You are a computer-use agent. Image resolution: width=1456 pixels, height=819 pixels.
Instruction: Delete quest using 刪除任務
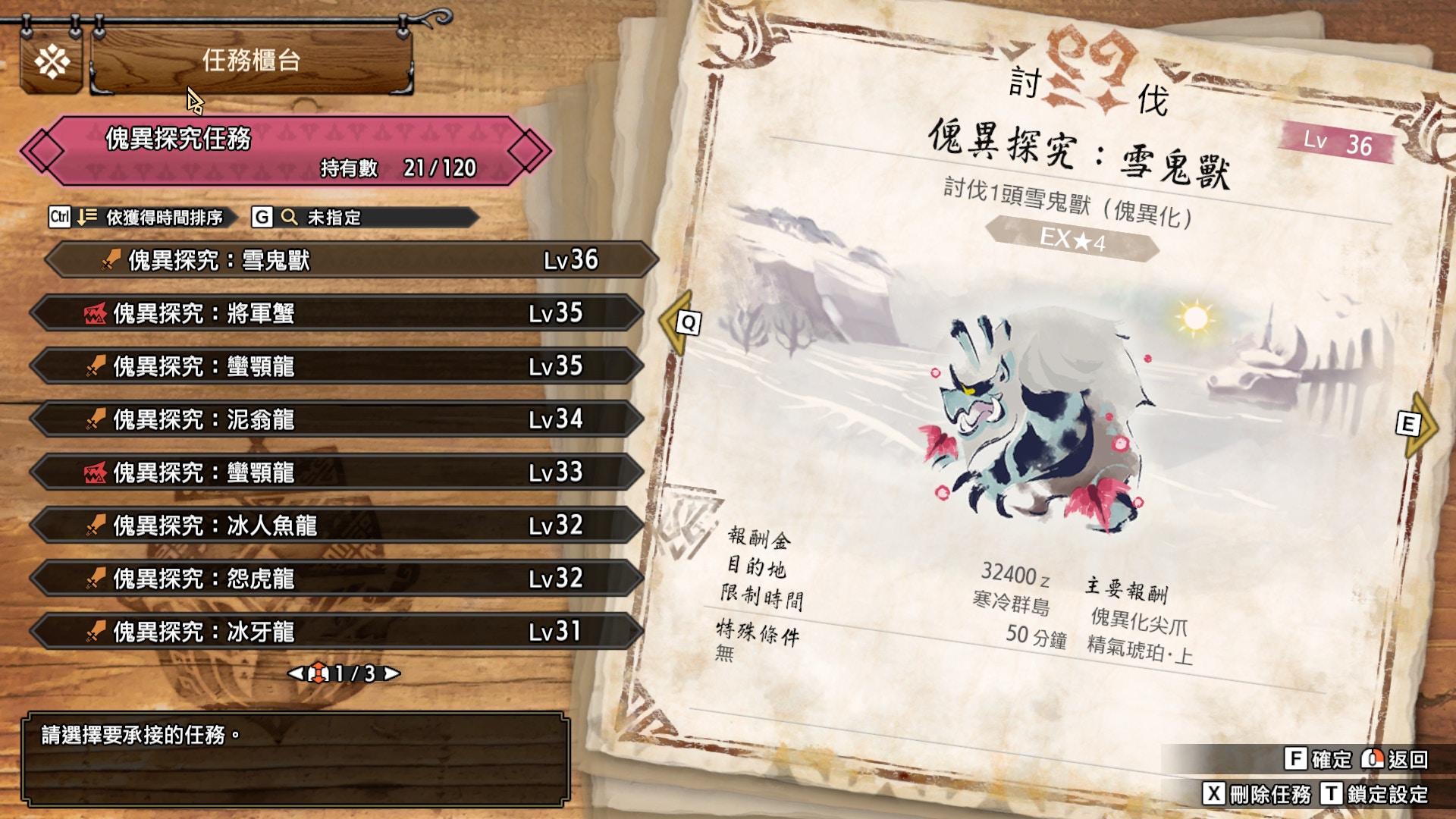point(1257,794)
